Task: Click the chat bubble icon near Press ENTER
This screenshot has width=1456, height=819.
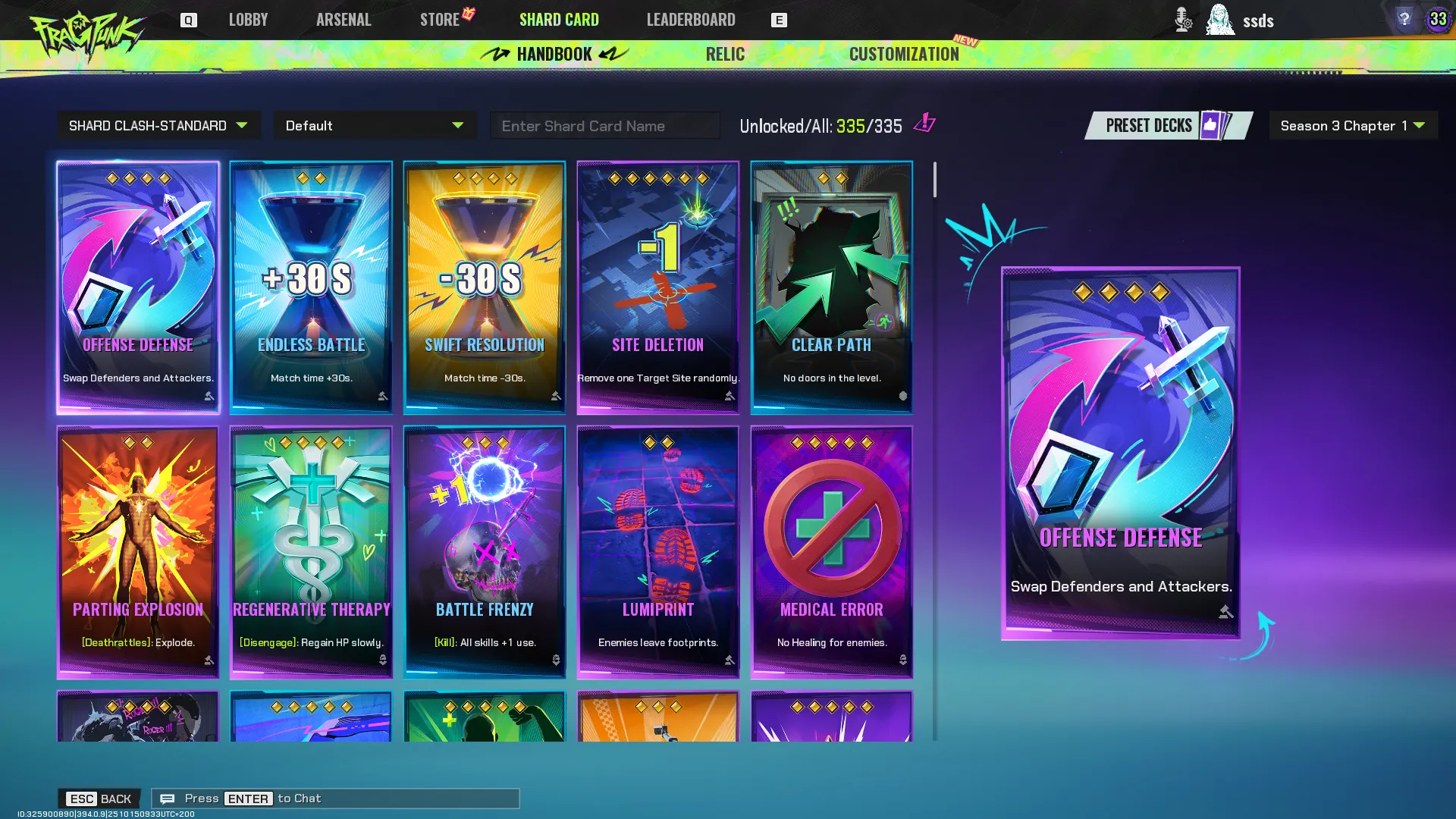Action: click(x=168, y=798)
